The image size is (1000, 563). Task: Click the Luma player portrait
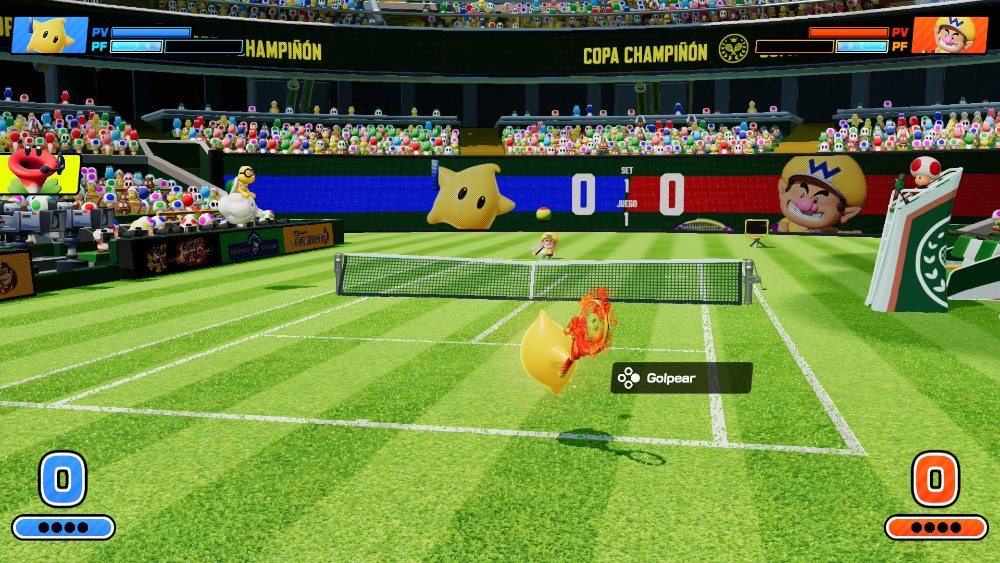click(49, 35)
